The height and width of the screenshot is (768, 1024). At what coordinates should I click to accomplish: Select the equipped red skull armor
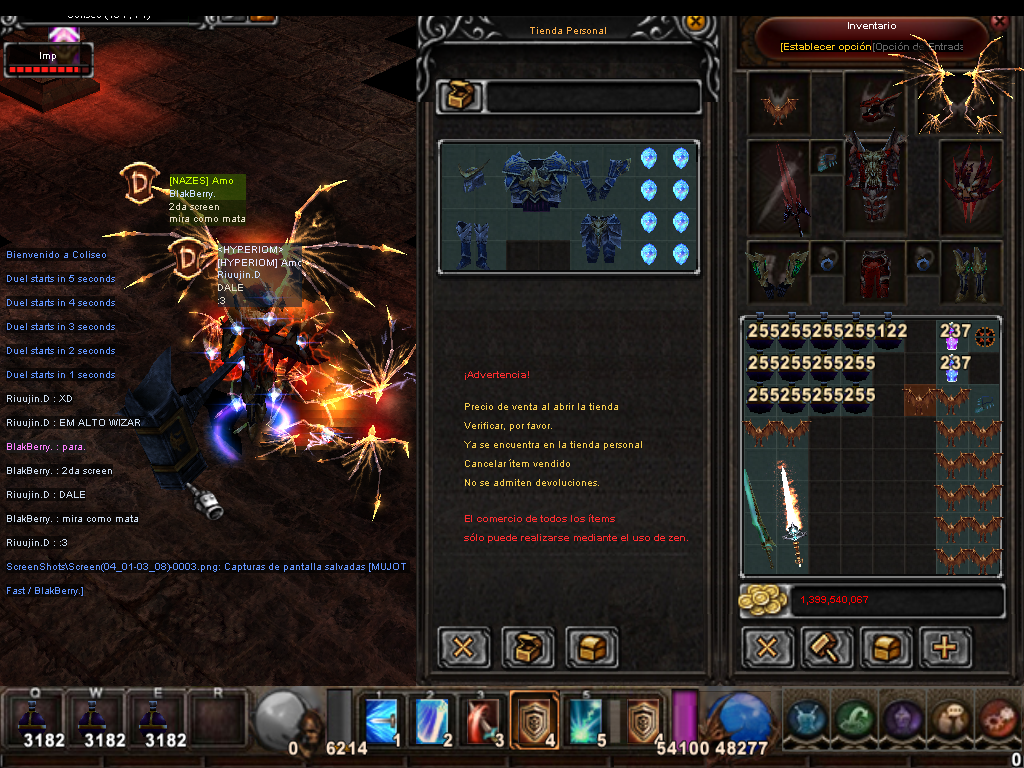click(875, 180)
